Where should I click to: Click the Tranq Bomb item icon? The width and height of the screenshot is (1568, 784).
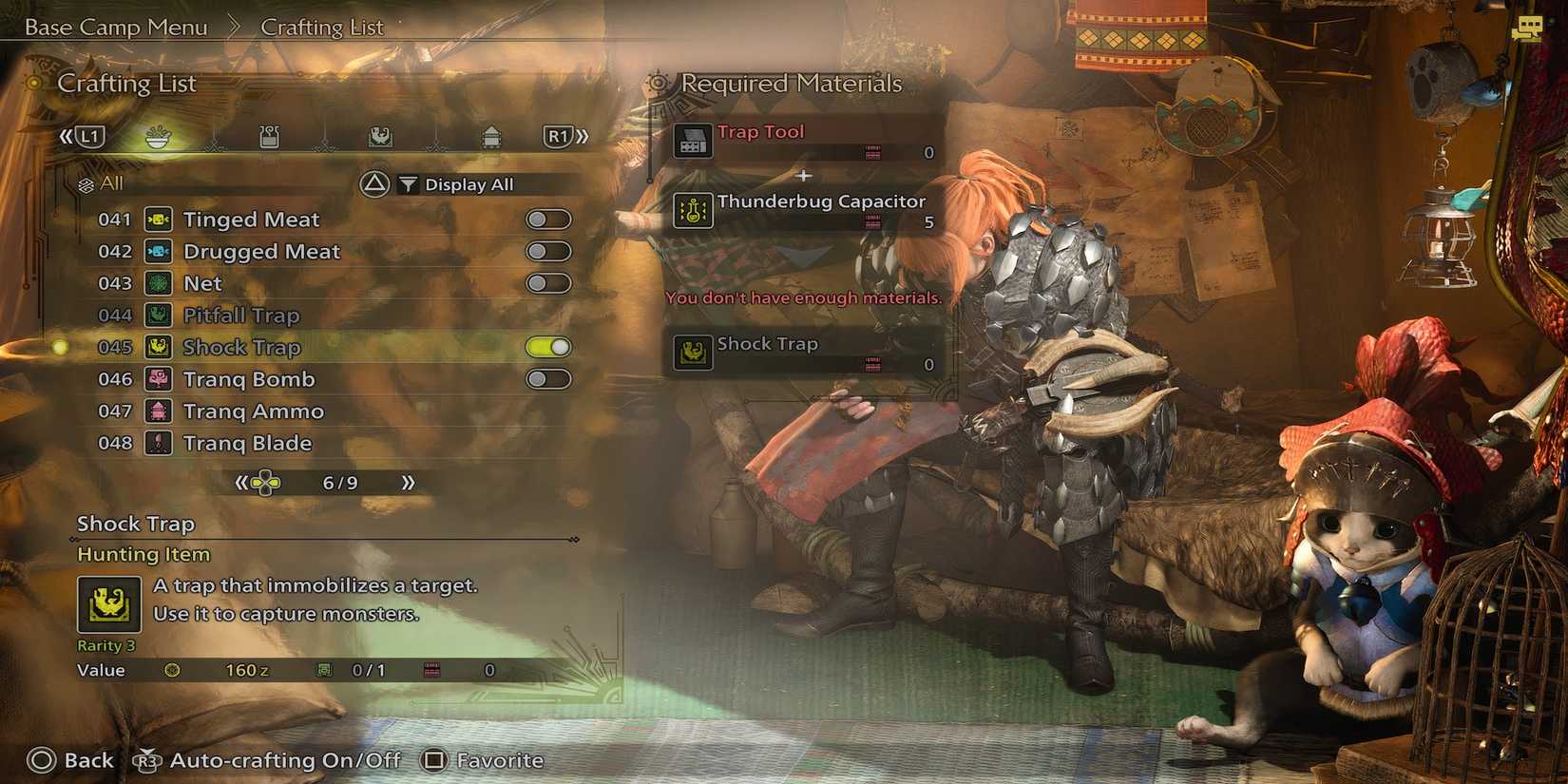pos(157,379)
